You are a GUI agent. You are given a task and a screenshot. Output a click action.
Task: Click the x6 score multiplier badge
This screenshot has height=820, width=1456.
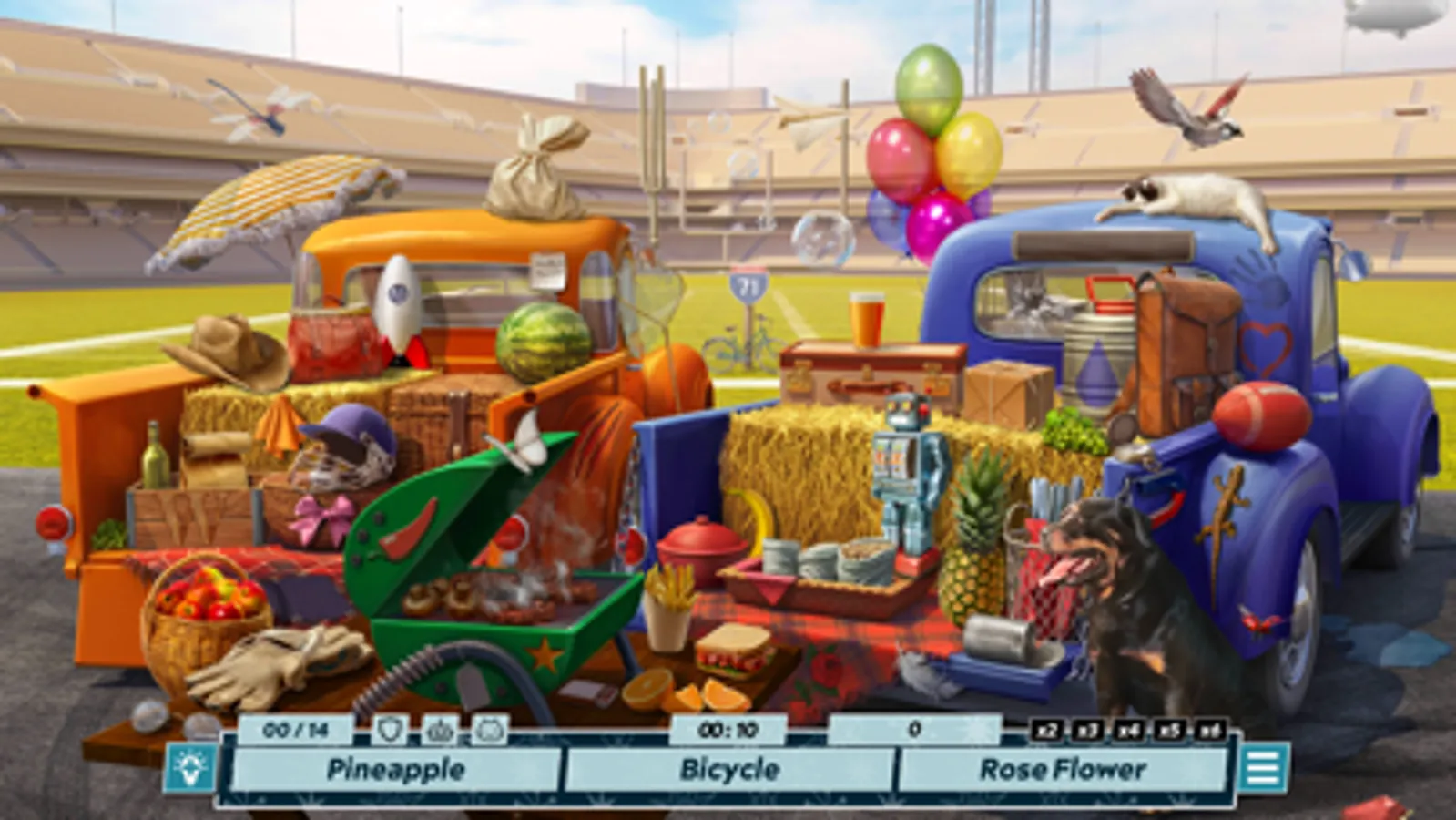click(x=1213, y=728)
